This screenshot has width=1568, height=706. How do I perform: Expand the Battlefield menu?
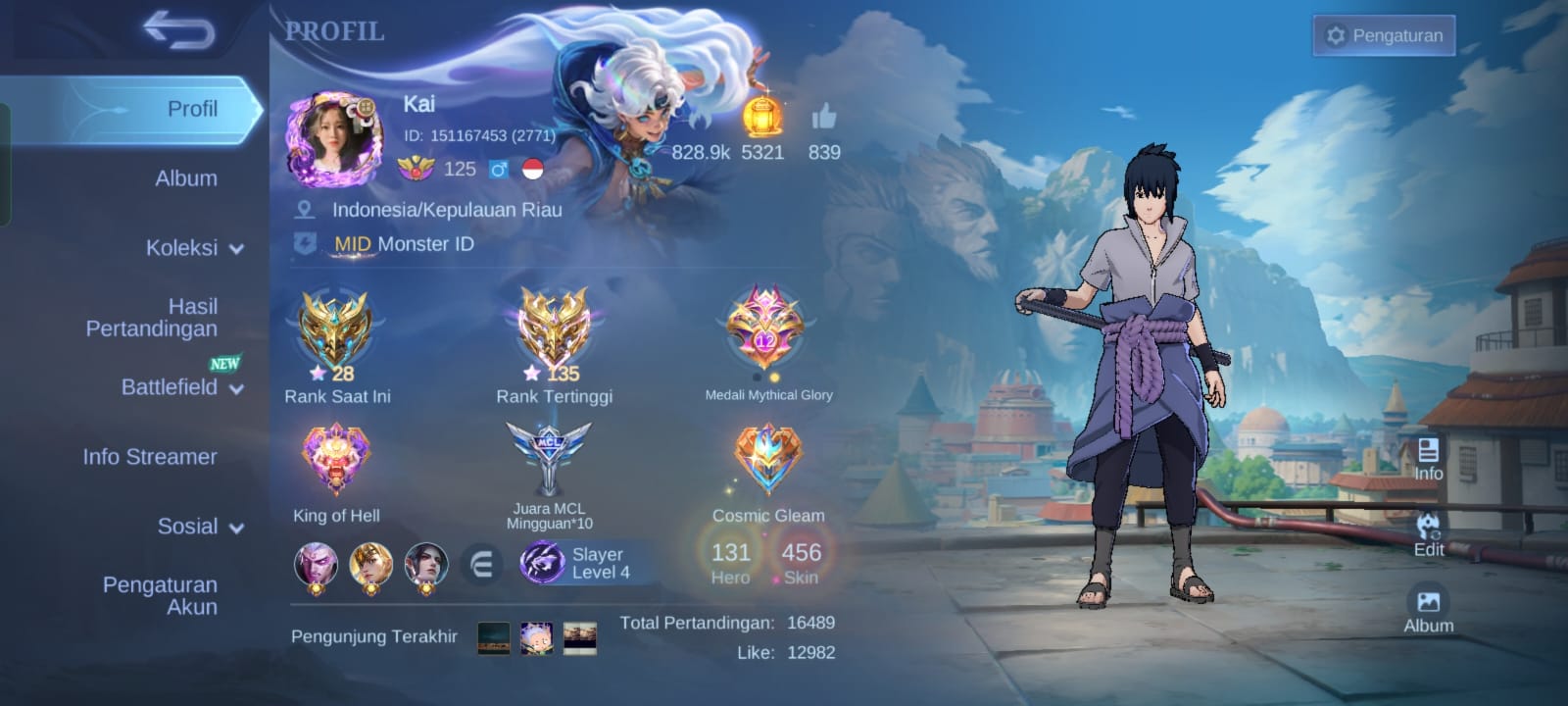181,387
